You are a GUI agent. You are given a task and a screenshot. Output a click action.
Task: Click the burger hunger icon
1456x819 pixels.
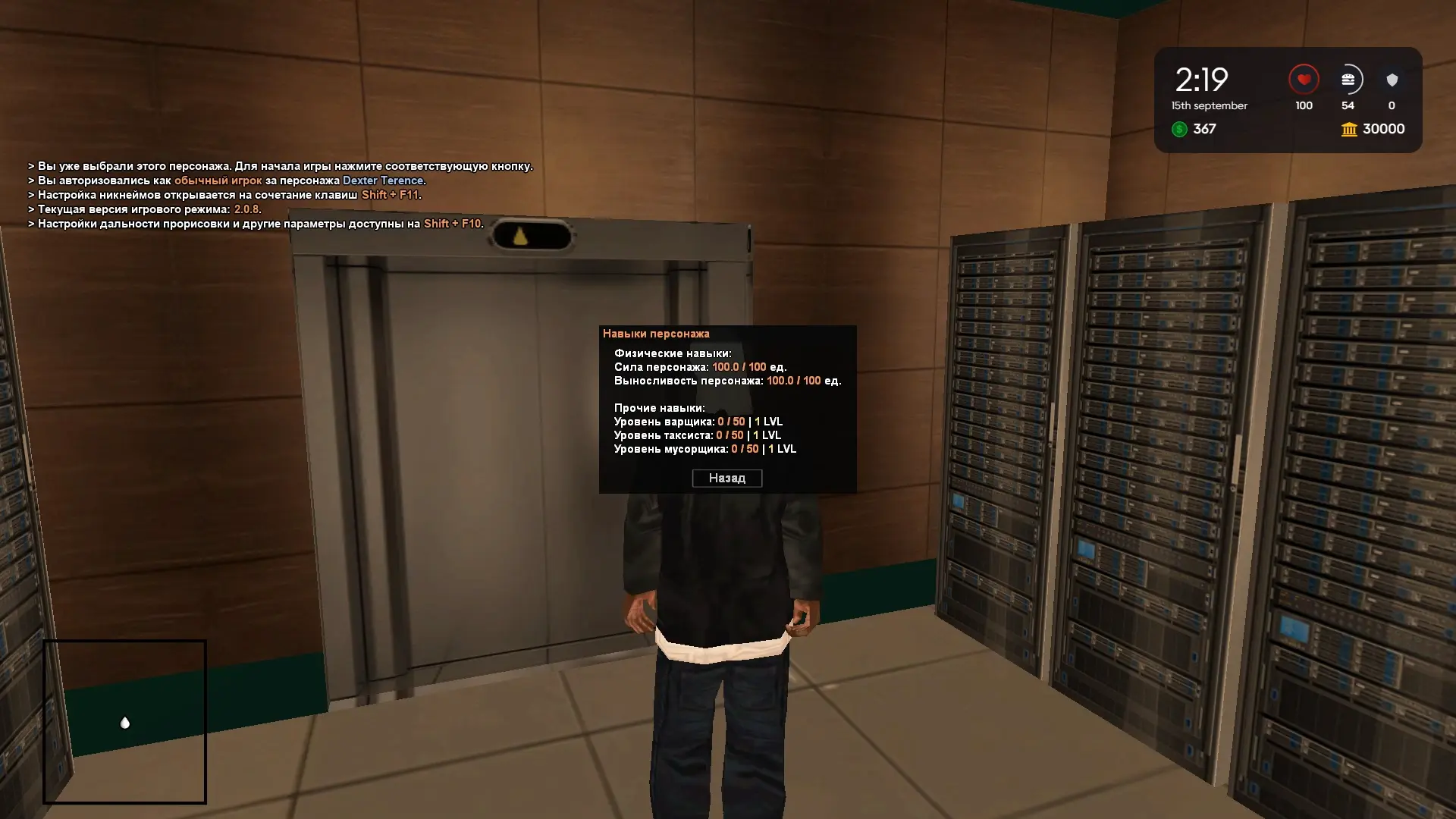click(x=1348, y=80)
